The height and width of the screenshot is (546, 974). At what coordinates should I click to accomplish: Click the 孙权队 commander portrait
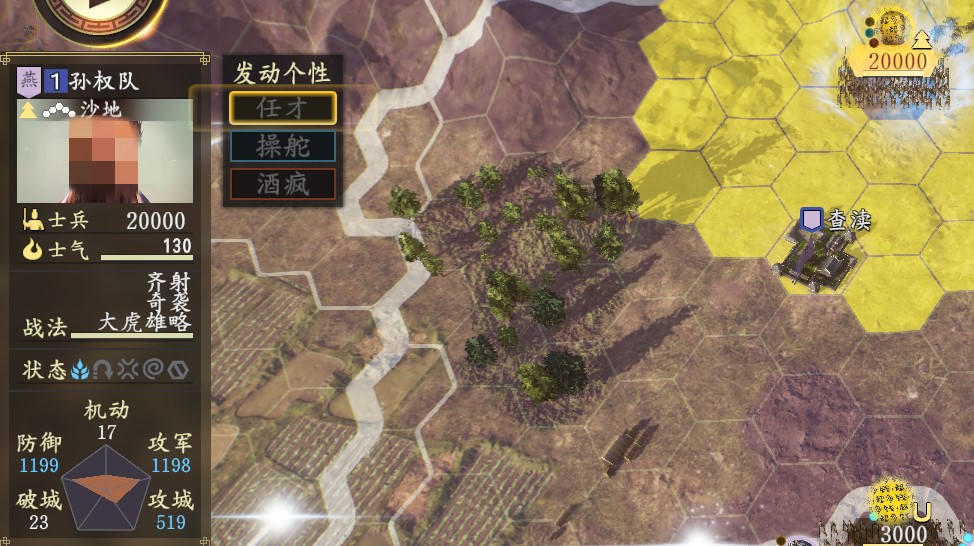tap(105, 152)
